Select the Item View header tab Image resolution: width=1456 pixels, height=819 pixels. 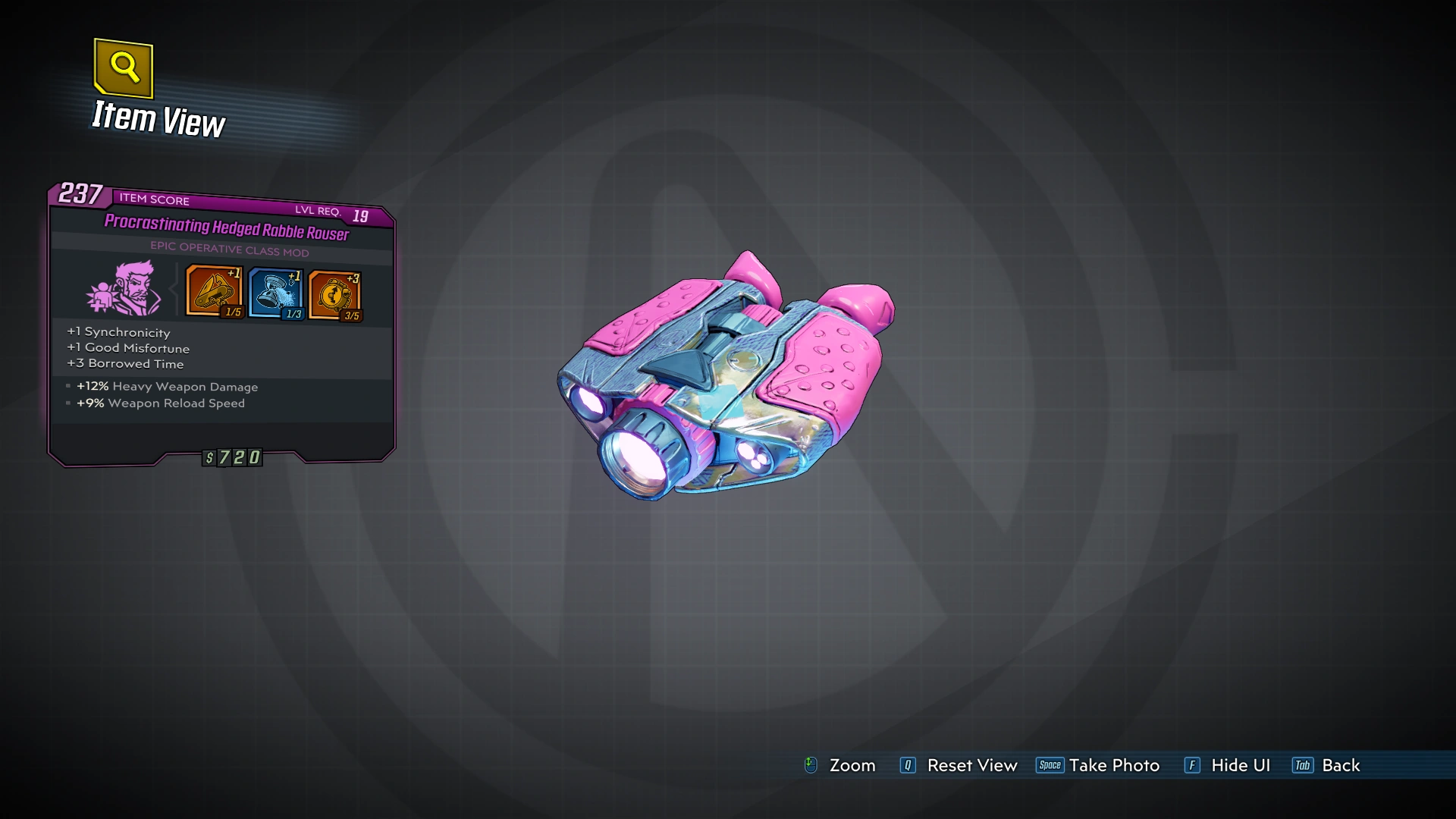158,118
